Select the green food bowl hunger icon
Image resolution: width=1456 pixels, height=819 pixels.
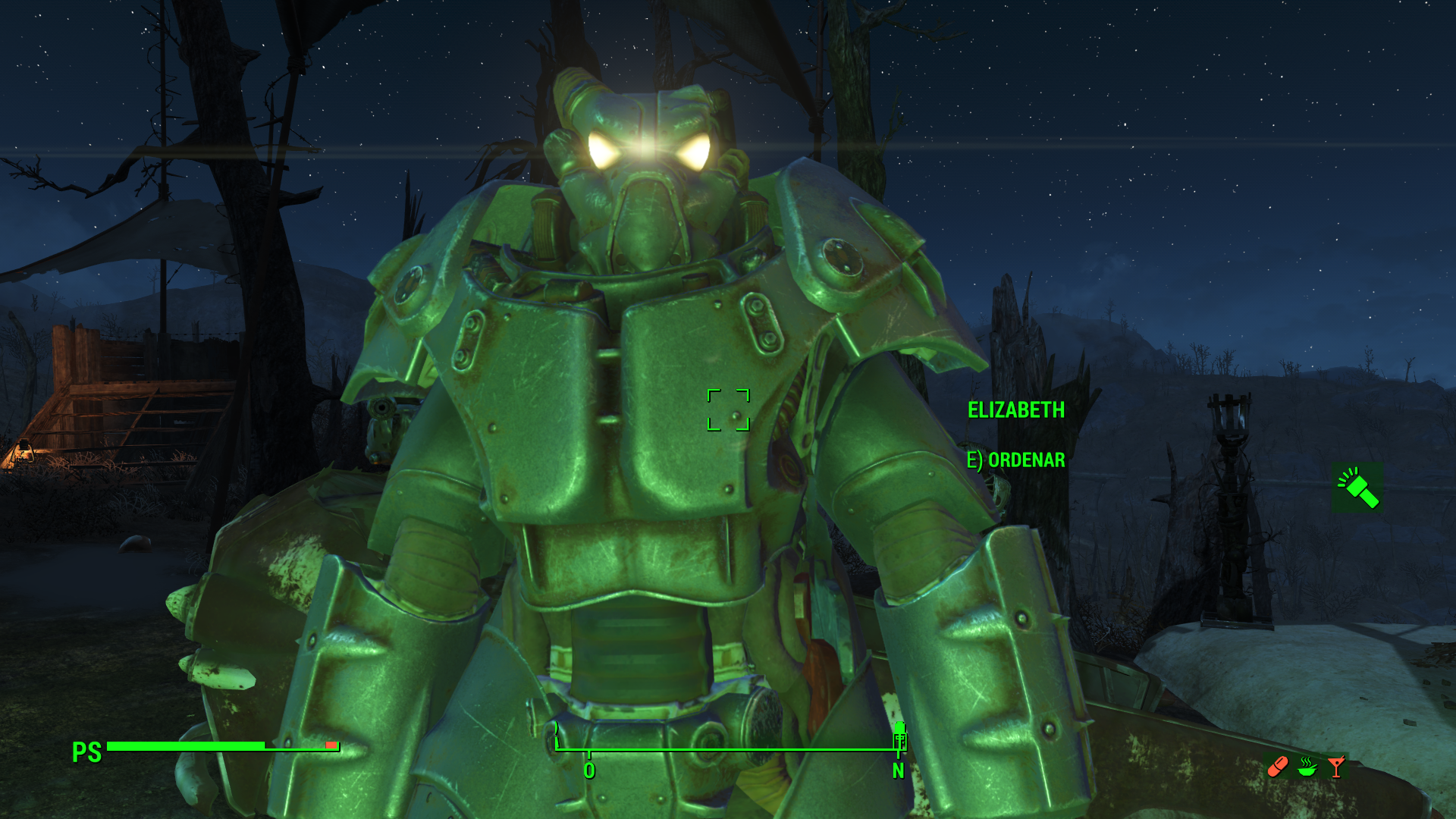coord(1307,767)
